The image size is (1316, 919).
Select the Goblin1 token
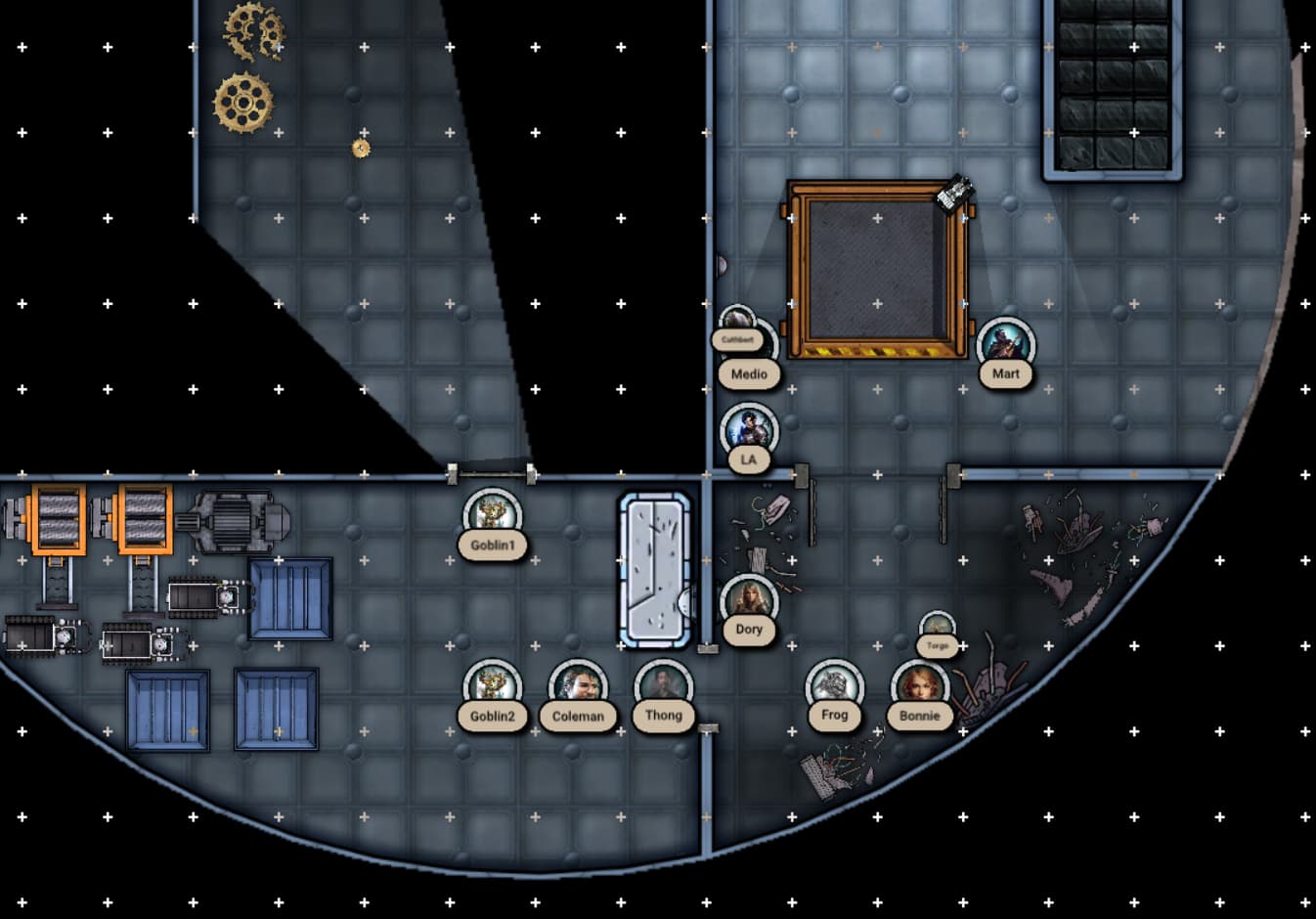click(492, 516)
